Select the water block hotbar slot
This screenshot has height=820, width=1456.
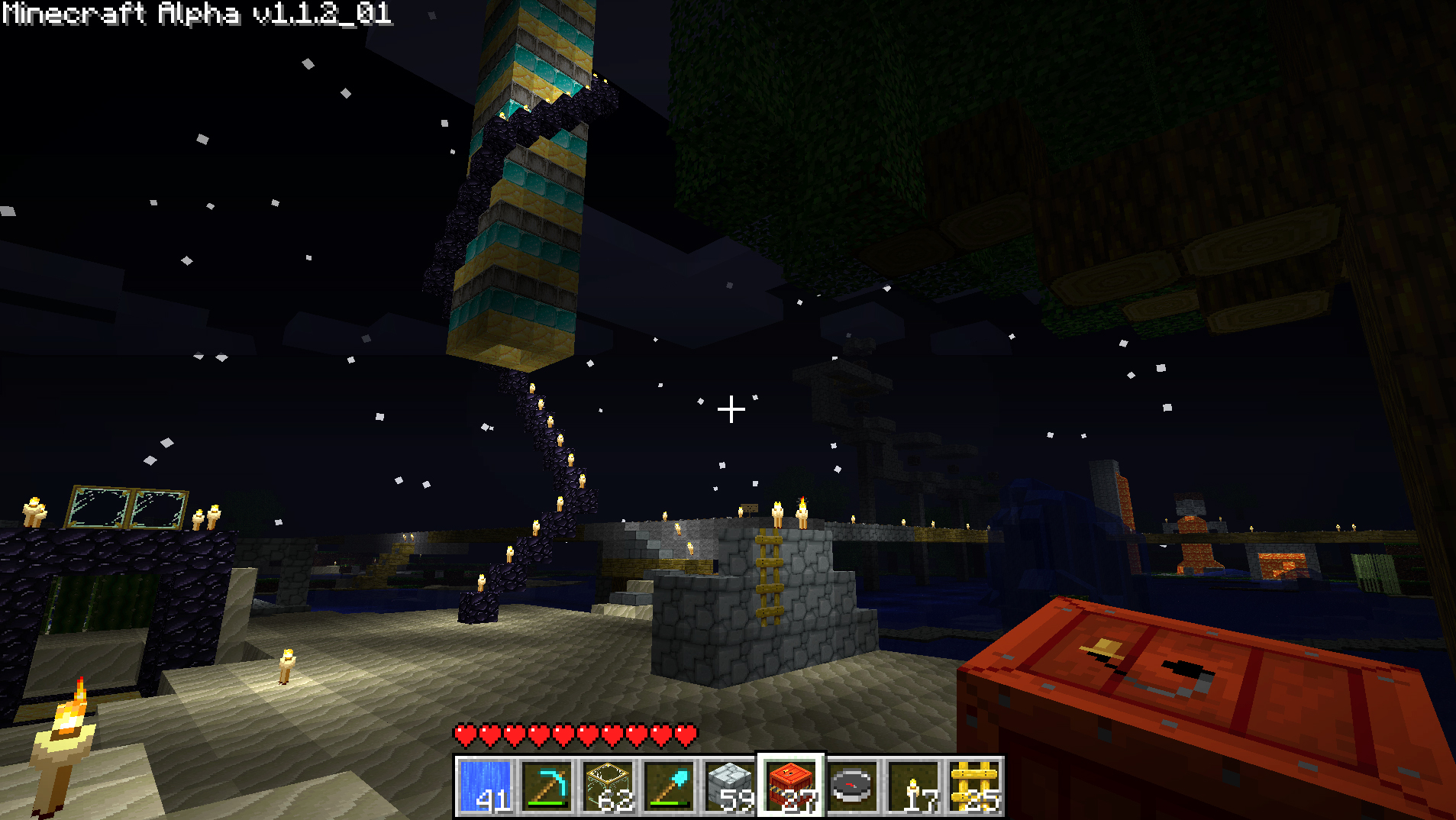486,786
